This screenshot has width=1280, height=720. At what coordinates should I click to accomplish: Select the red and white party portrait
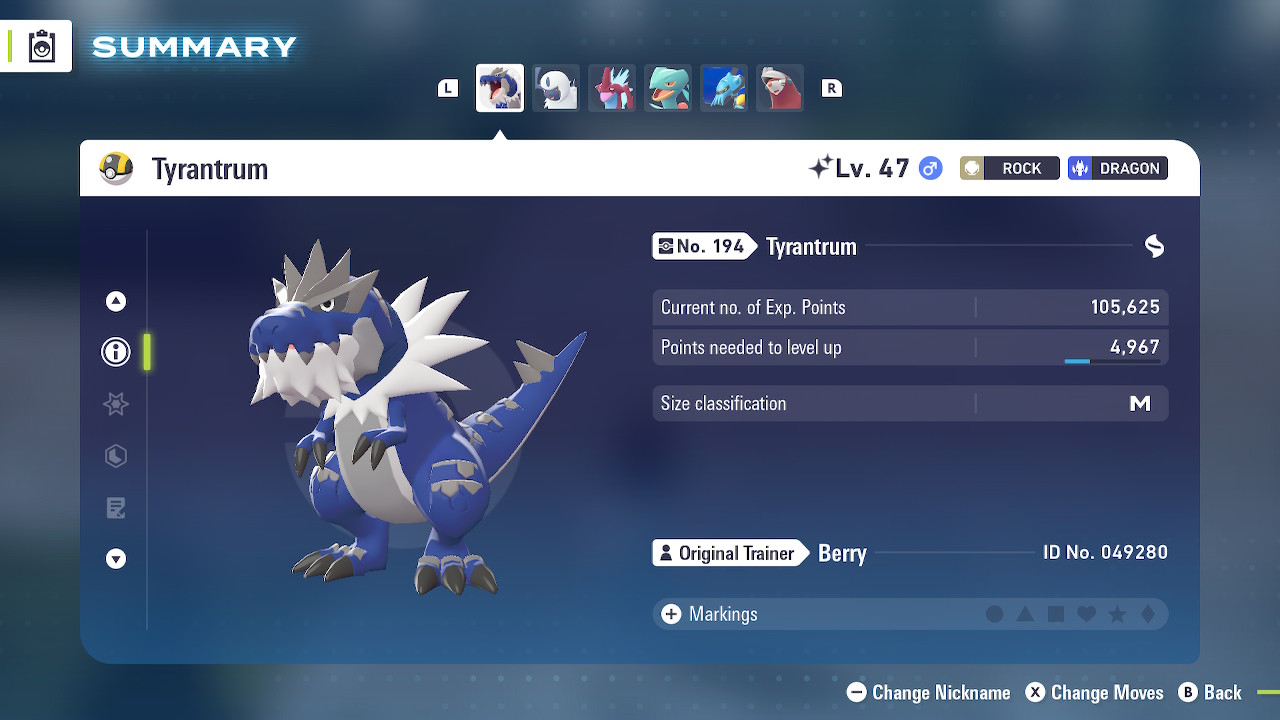click(780, 88)
